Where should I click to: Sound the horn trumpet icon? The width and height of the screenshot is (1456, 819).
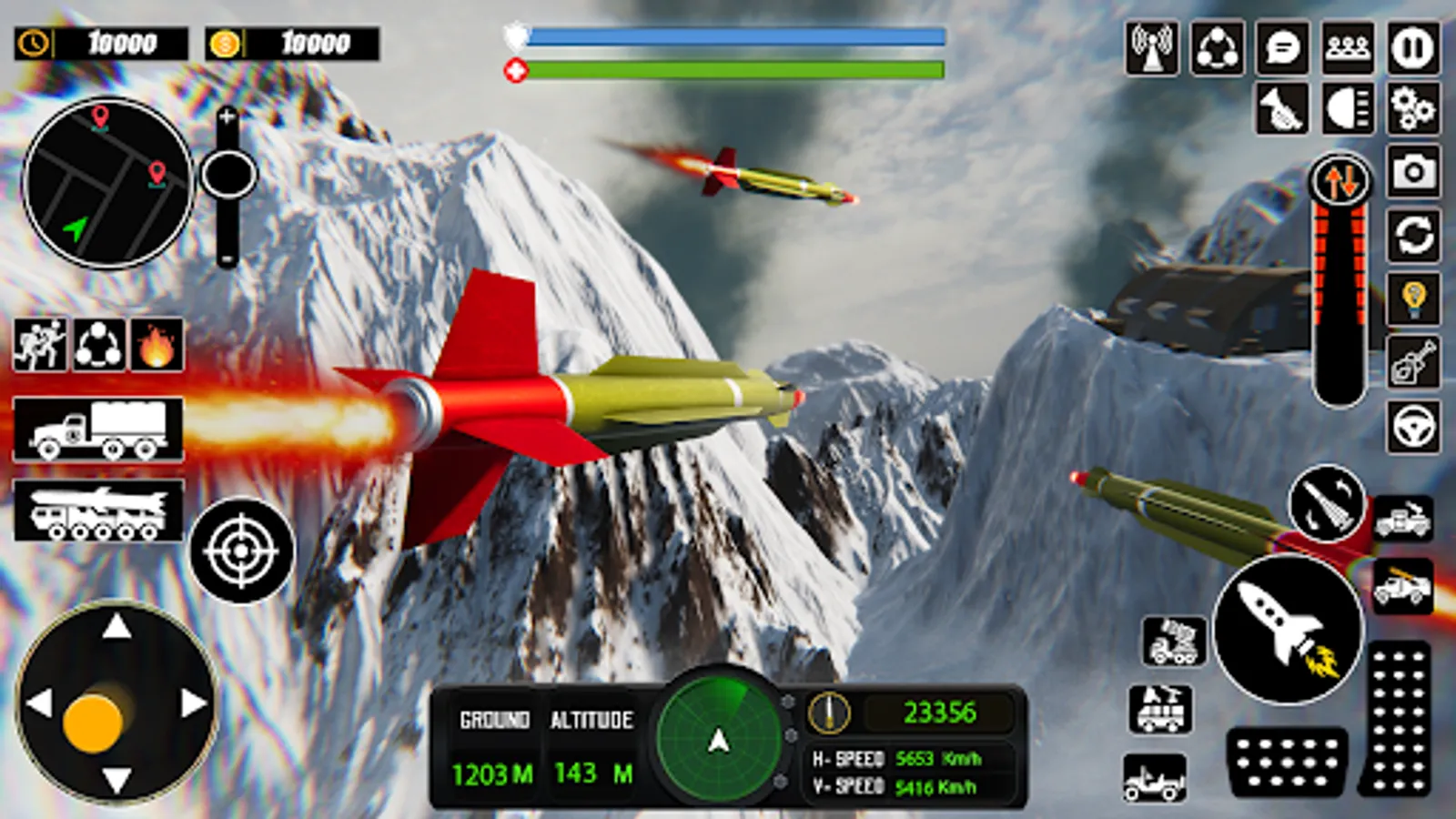(1282, 109)
